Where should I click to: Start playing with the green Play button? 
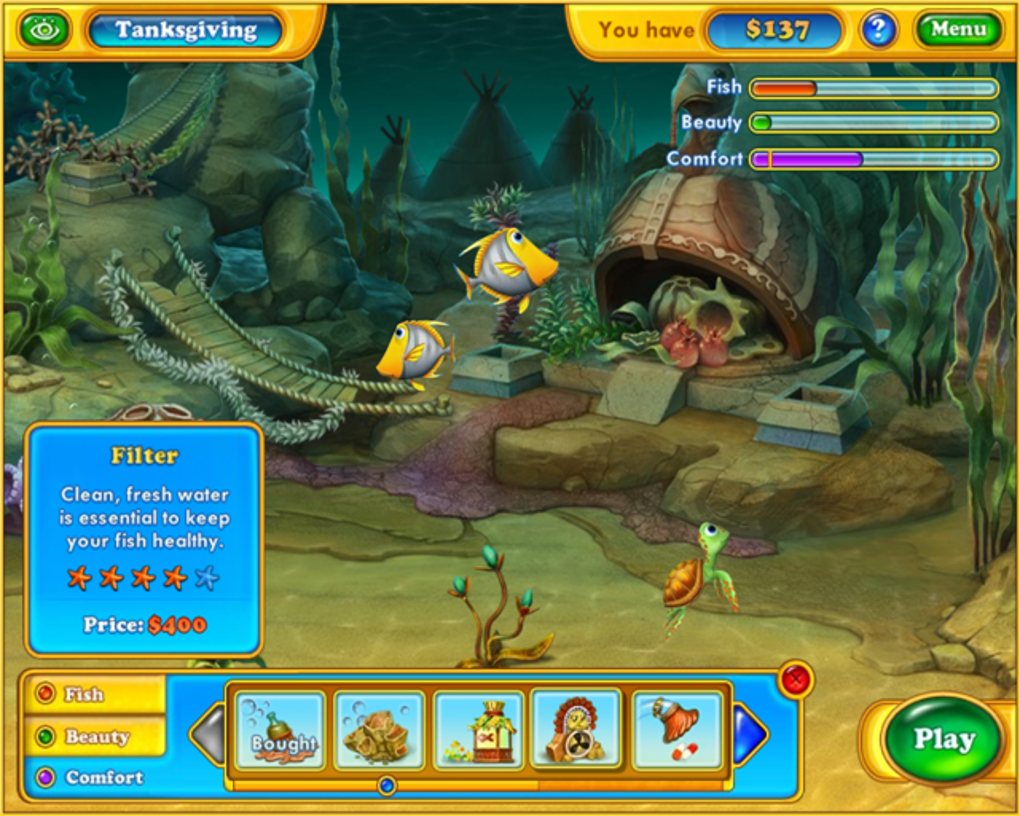pos(943,740)
